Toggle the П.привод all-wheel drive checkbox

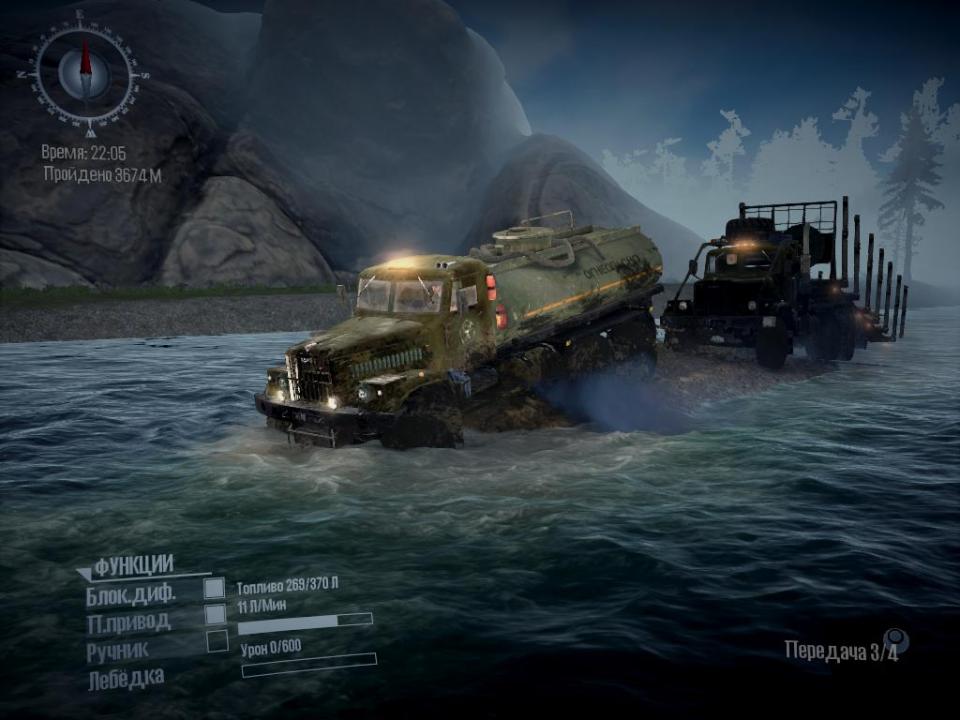tap(216, 614)
